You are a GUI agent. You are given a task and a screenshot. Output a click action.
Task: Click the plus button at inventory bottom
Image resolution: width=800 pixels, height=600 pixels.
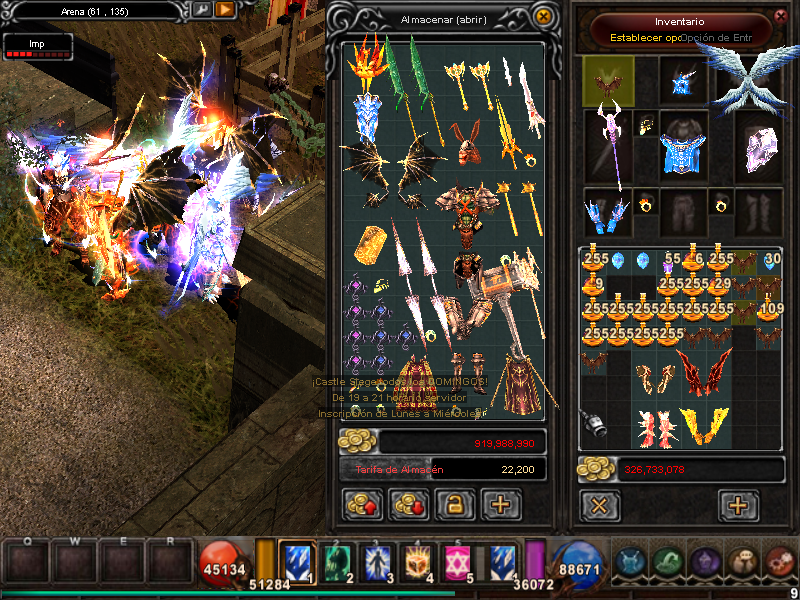(x=738, y=505)
